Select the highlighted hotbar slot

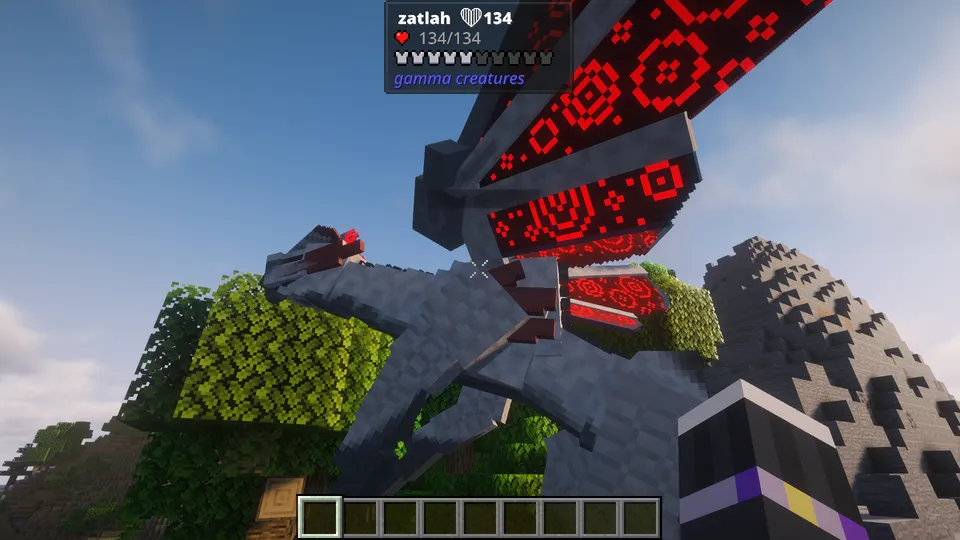pyautogui.click(x=320, y=517)
